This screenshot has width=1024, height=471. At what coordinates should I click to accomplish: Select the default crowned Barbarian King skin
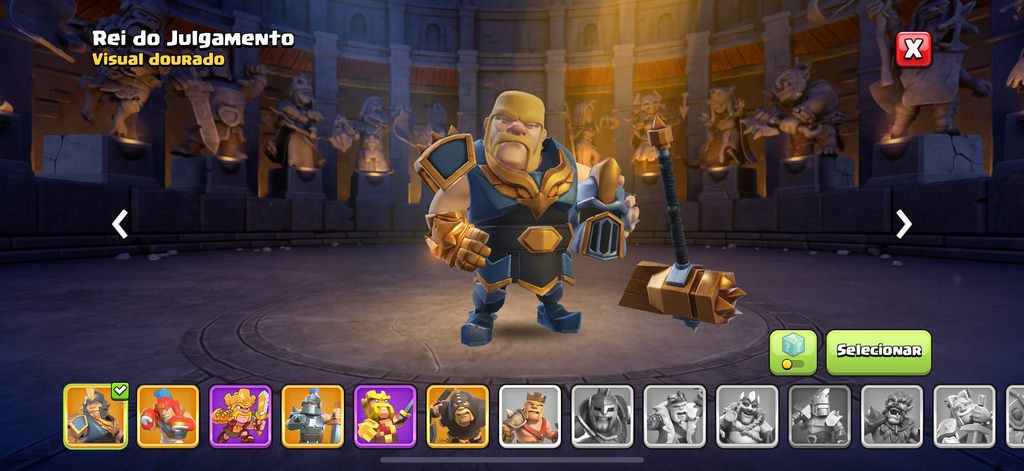530,416
